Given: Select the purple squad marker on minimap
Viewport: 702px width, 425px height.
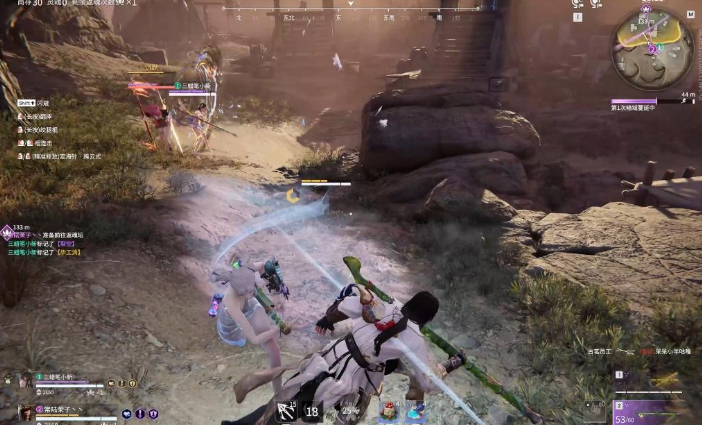Looking at the screenshot, I should tap(652, 47).
